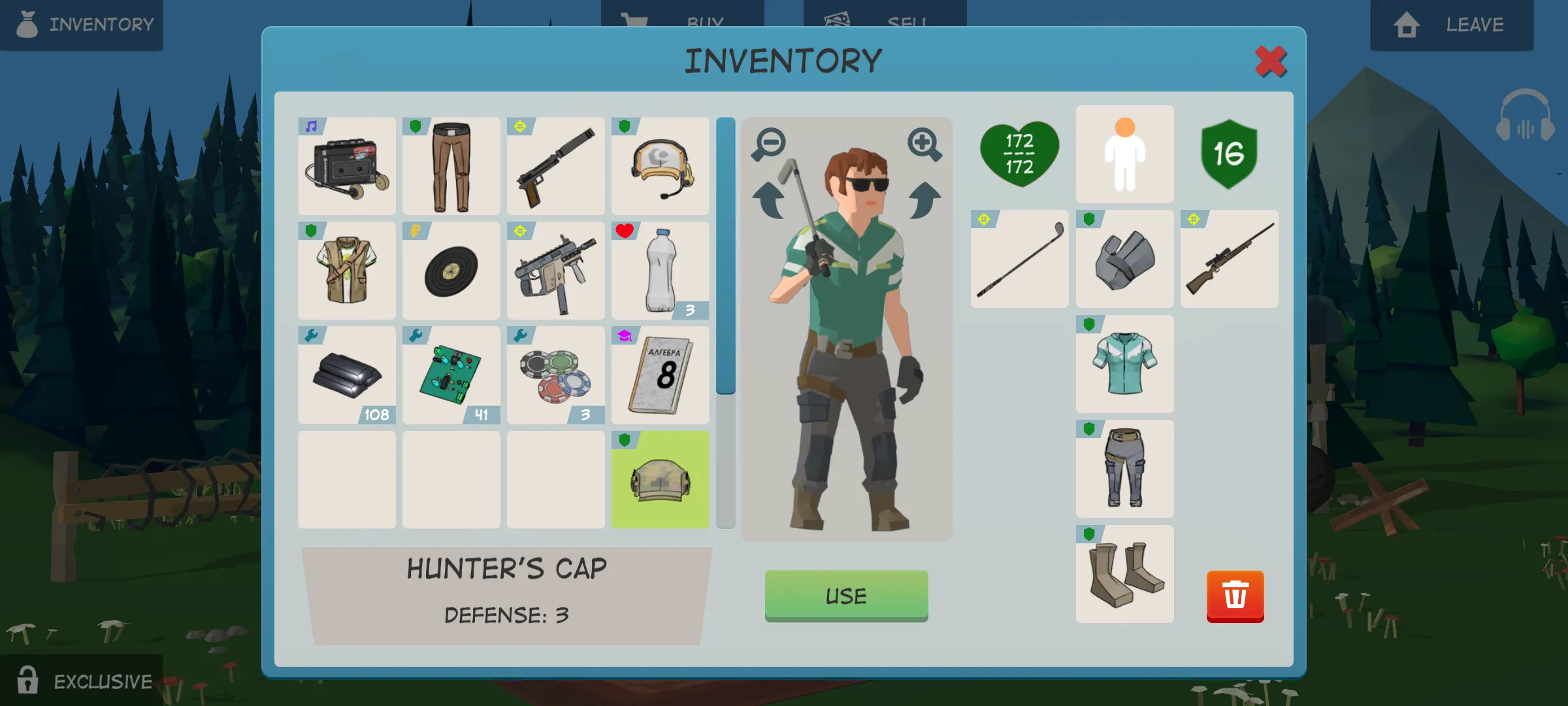Select the equipped scoped rifle slot
The height and width of the screenshot is (706, 1568).
[x=1229, y=259]
